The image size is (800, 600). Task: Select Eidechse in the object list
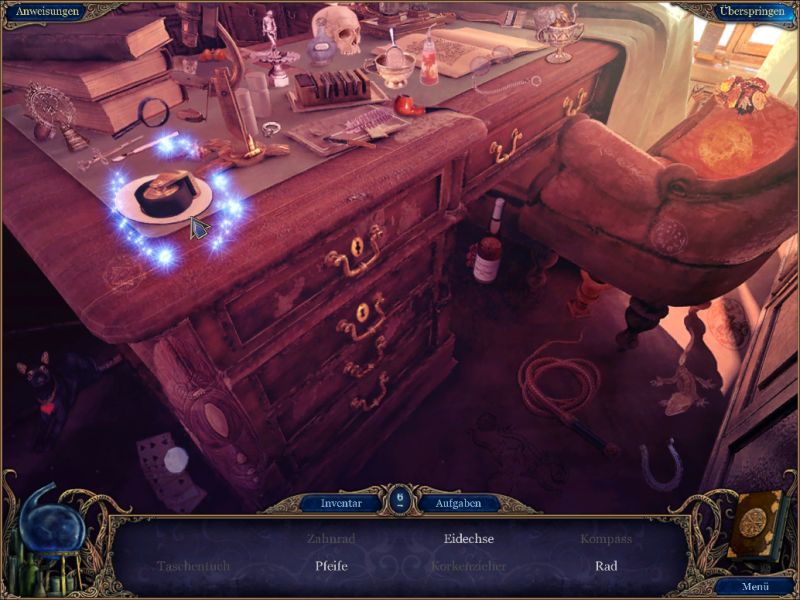469,538
